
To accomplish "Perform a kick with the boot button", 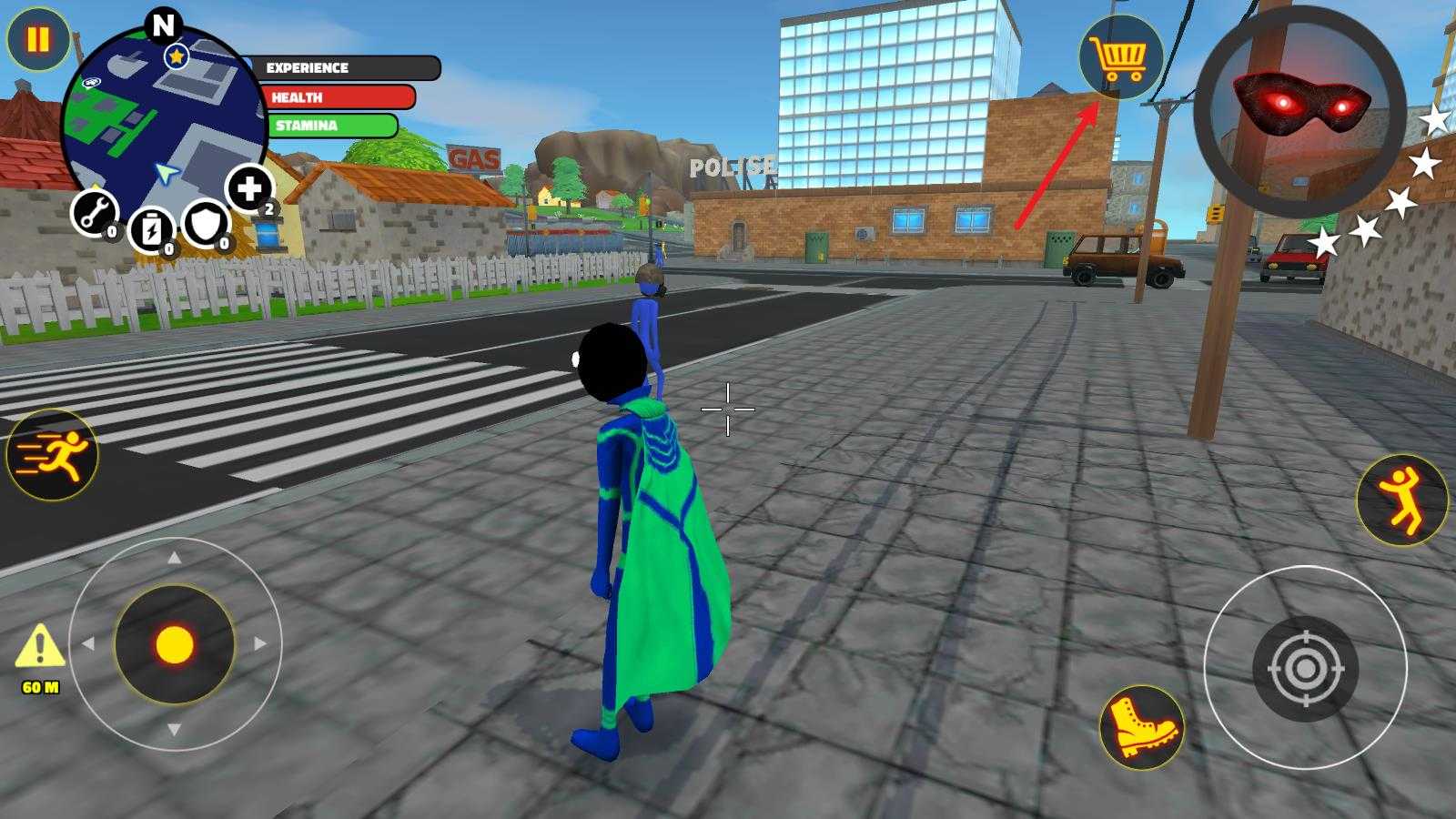I will [x=1141, y=727].
